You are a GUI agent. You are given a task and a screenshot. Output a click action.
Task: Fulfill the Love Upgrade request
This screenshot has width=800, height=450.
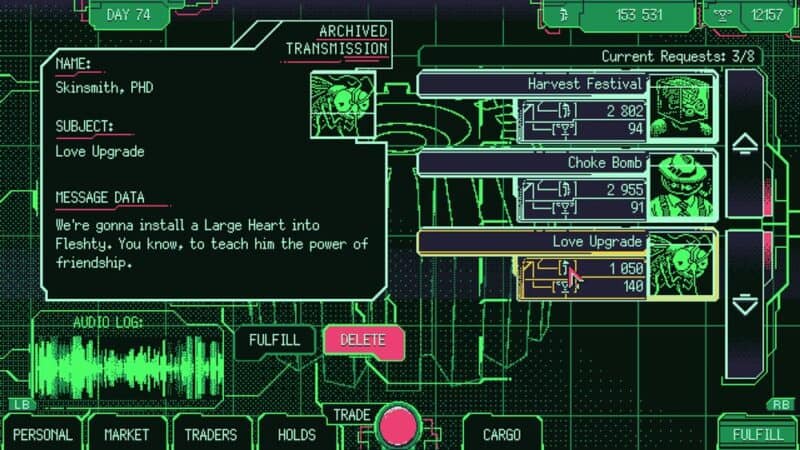[x=274, y=340]
